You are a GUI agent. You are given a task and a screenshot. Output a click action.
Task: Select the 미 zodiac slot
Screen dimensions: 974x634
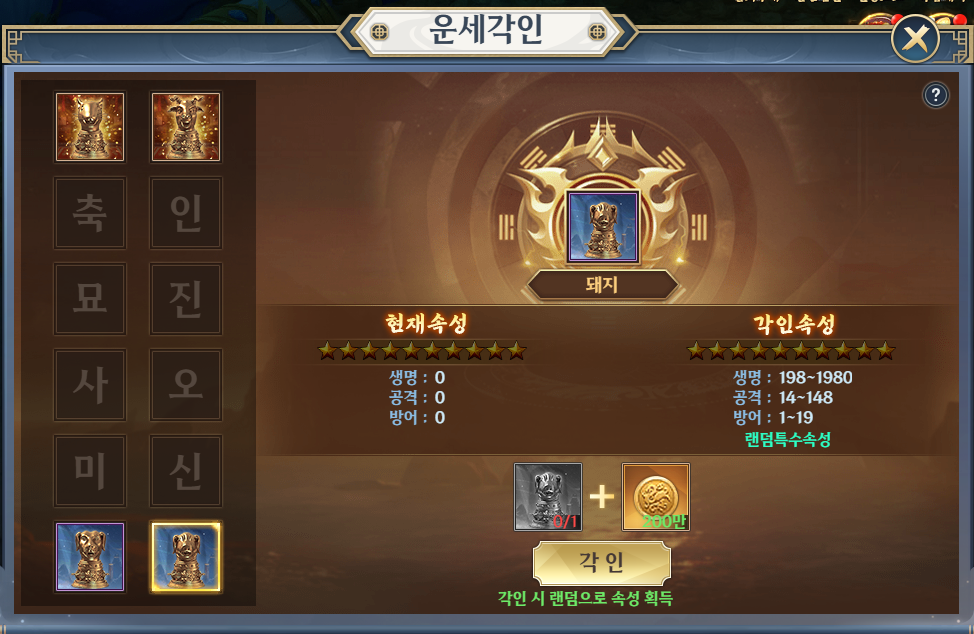point(90,471)
